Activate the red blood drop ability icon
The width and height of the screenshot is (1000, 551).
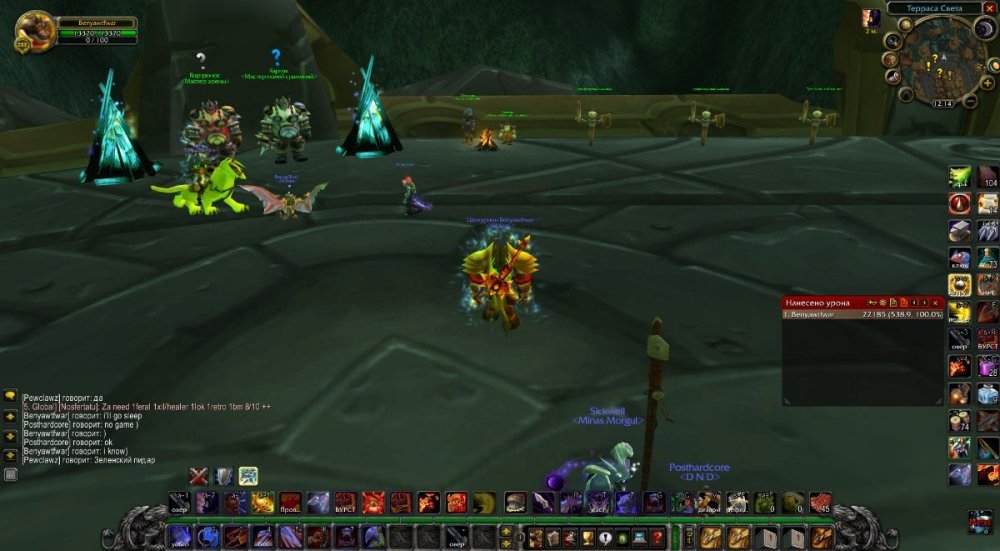(x=959, y=203)
